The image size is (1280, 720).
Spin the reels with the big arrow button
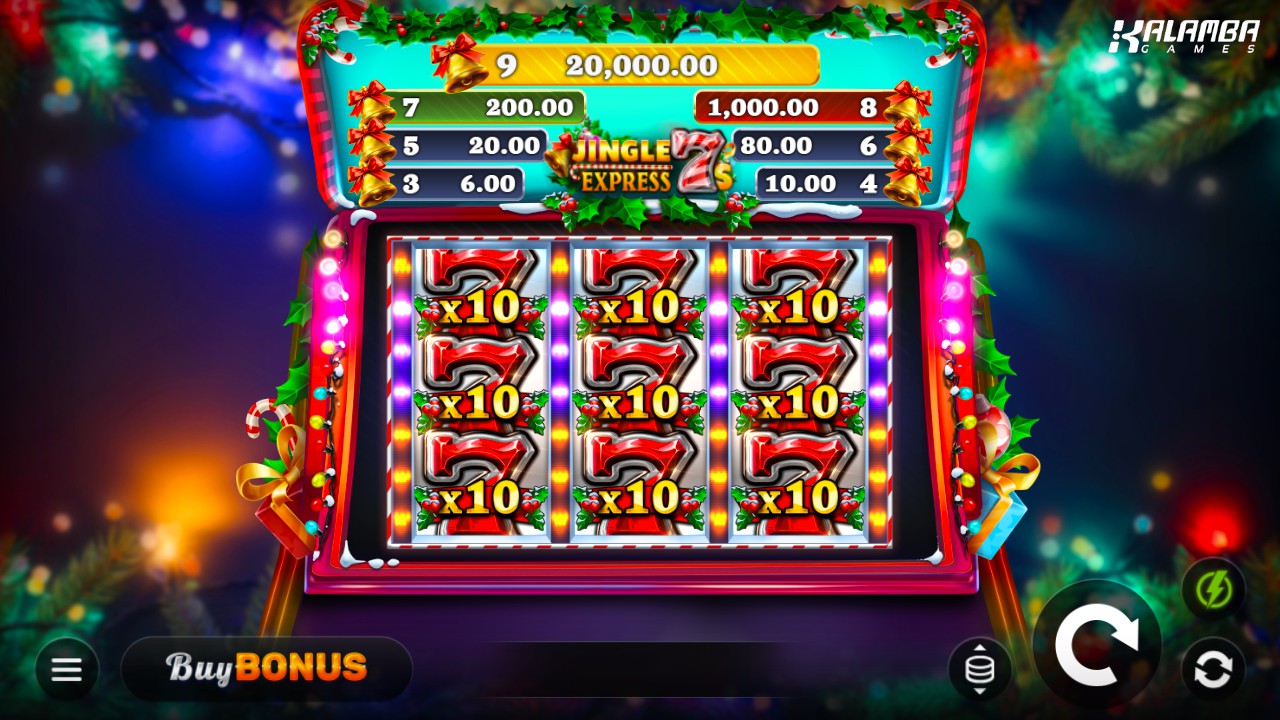click(x=1096, y=643)
